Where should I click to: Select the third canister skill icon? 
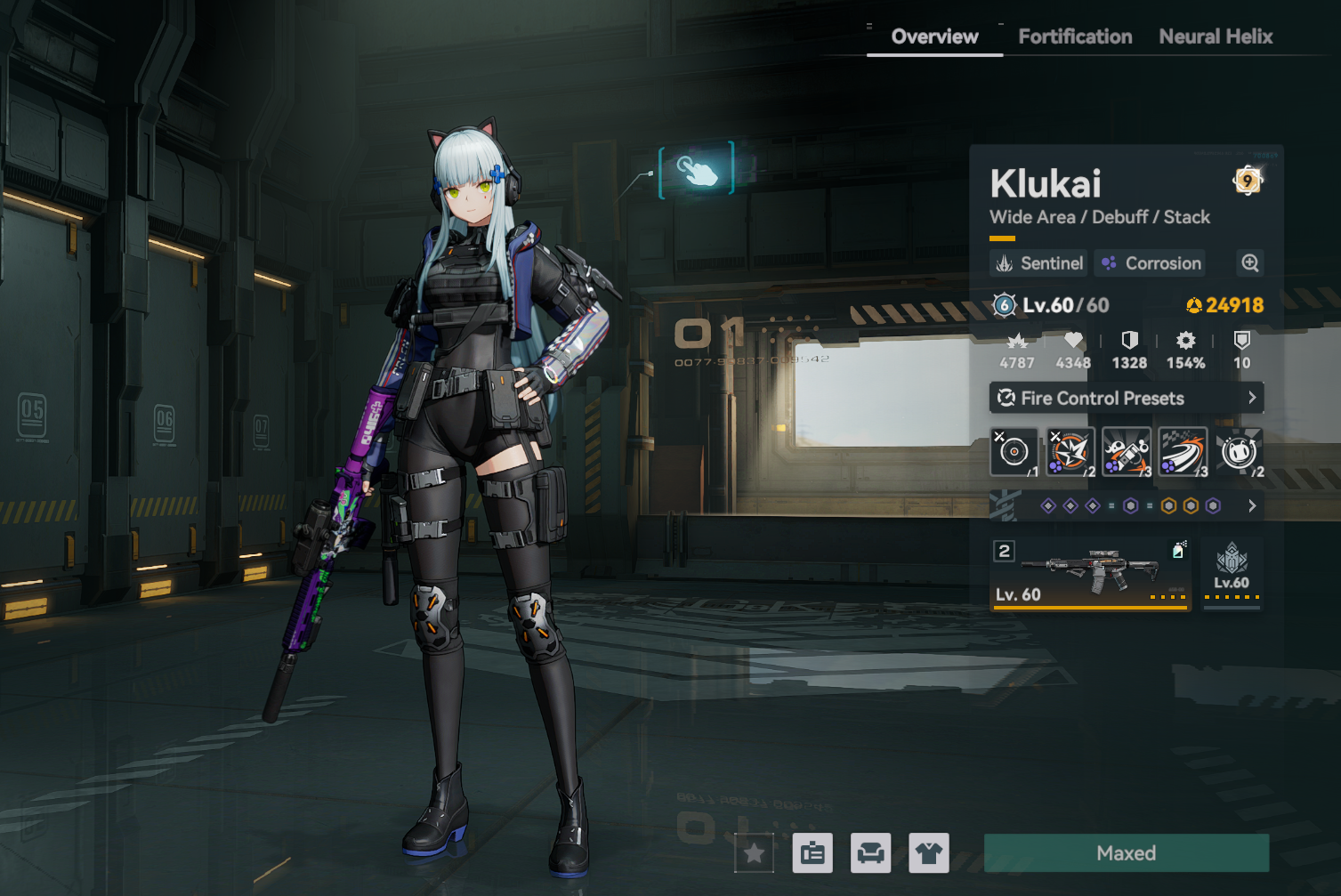click(1127, 452)
